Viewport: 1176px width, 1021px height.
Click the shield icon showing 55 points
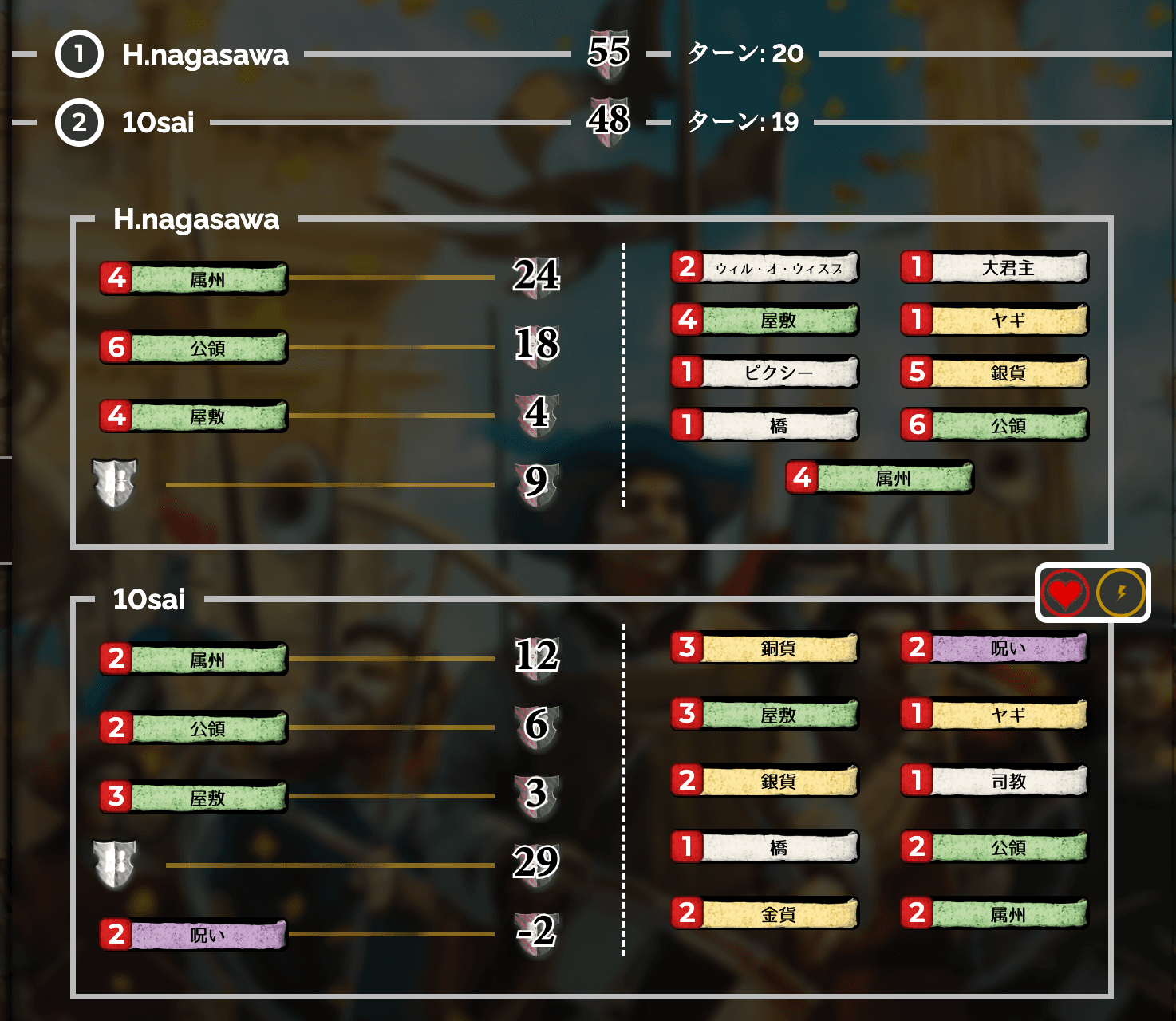(x=610, y=54)
